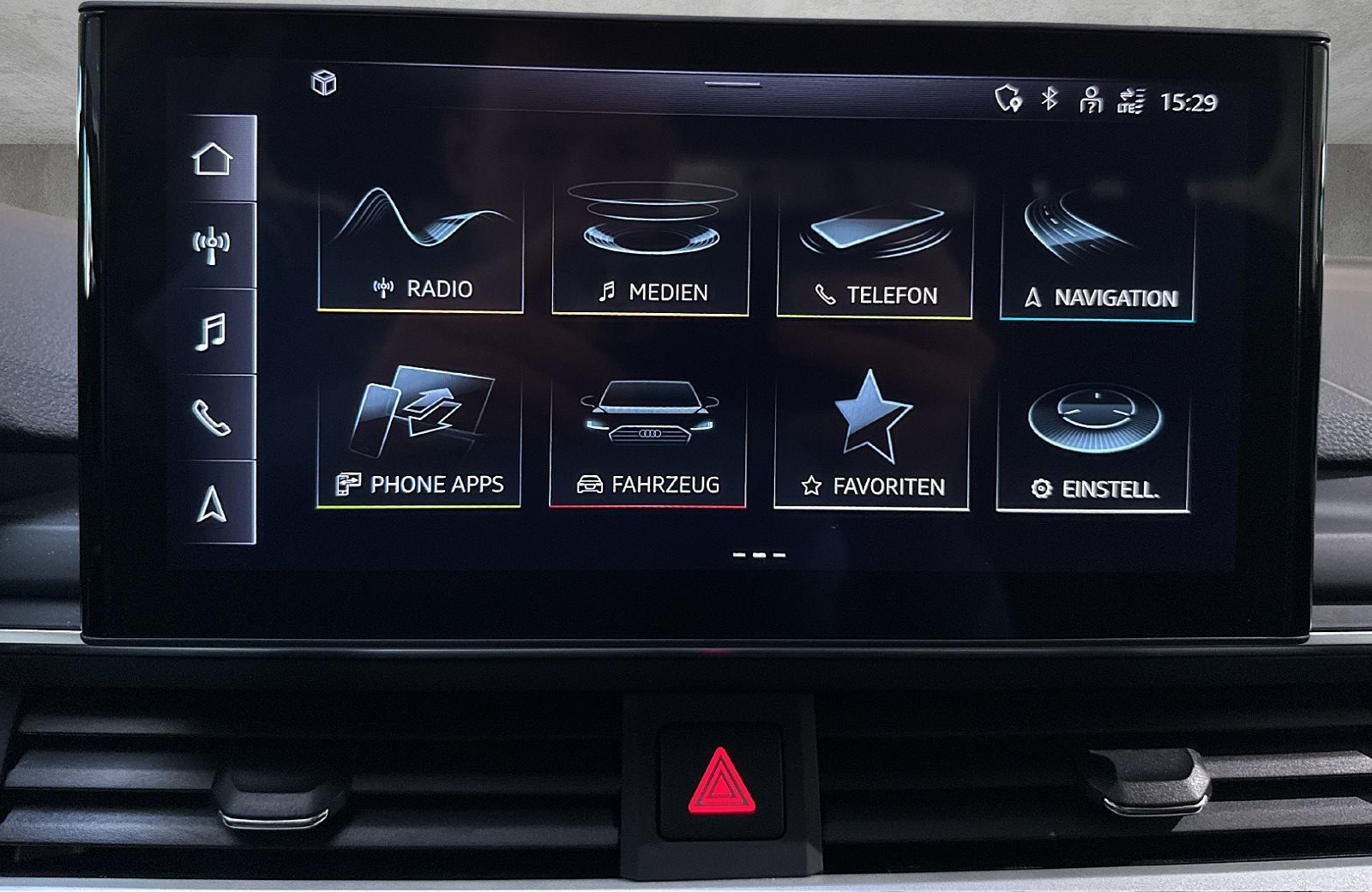
Task: Open the TELEFON tile
Action: (873, 244)
